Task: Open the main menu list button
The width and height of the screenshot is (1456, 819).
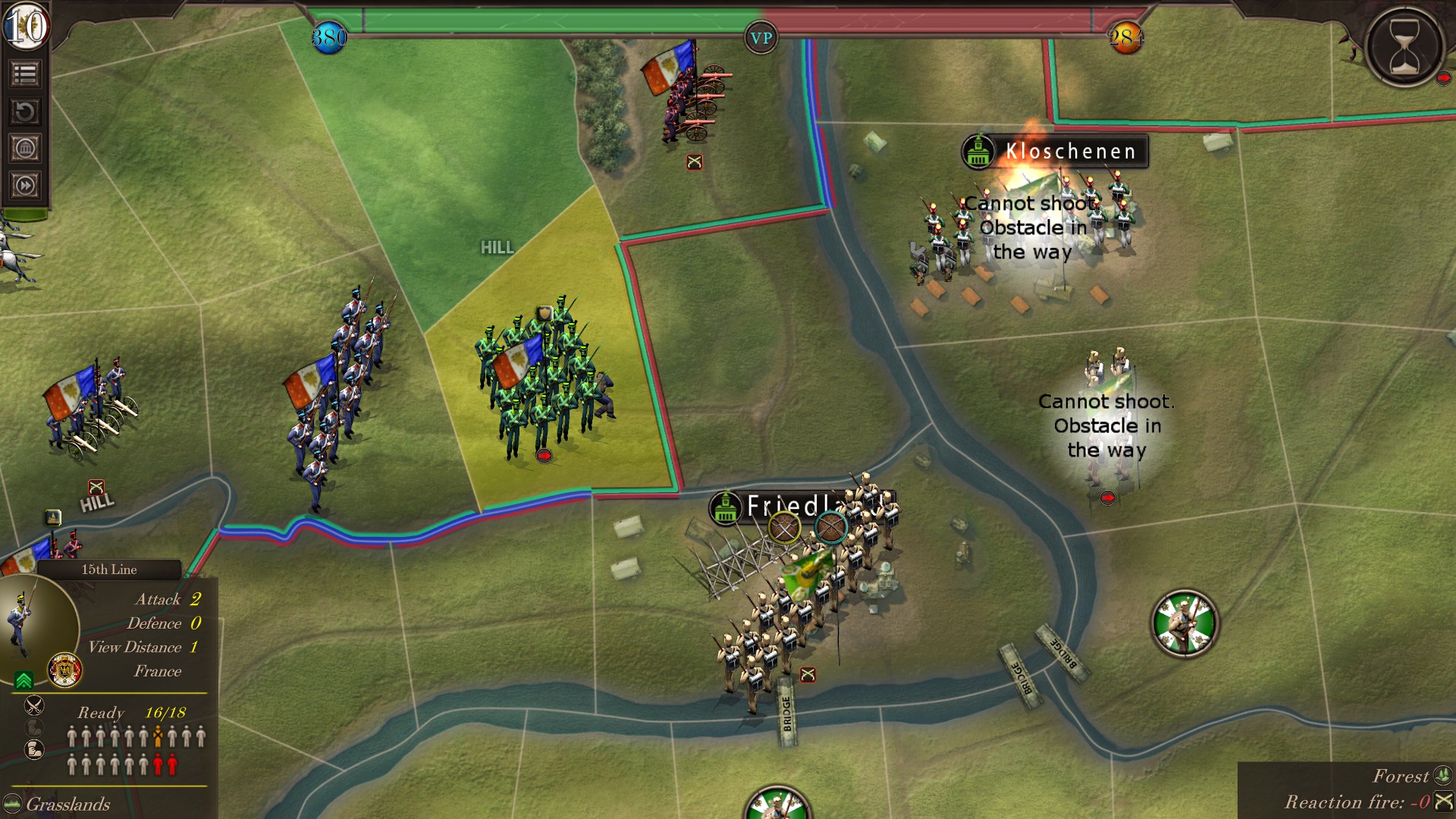Action: click(x=25, y=74)
